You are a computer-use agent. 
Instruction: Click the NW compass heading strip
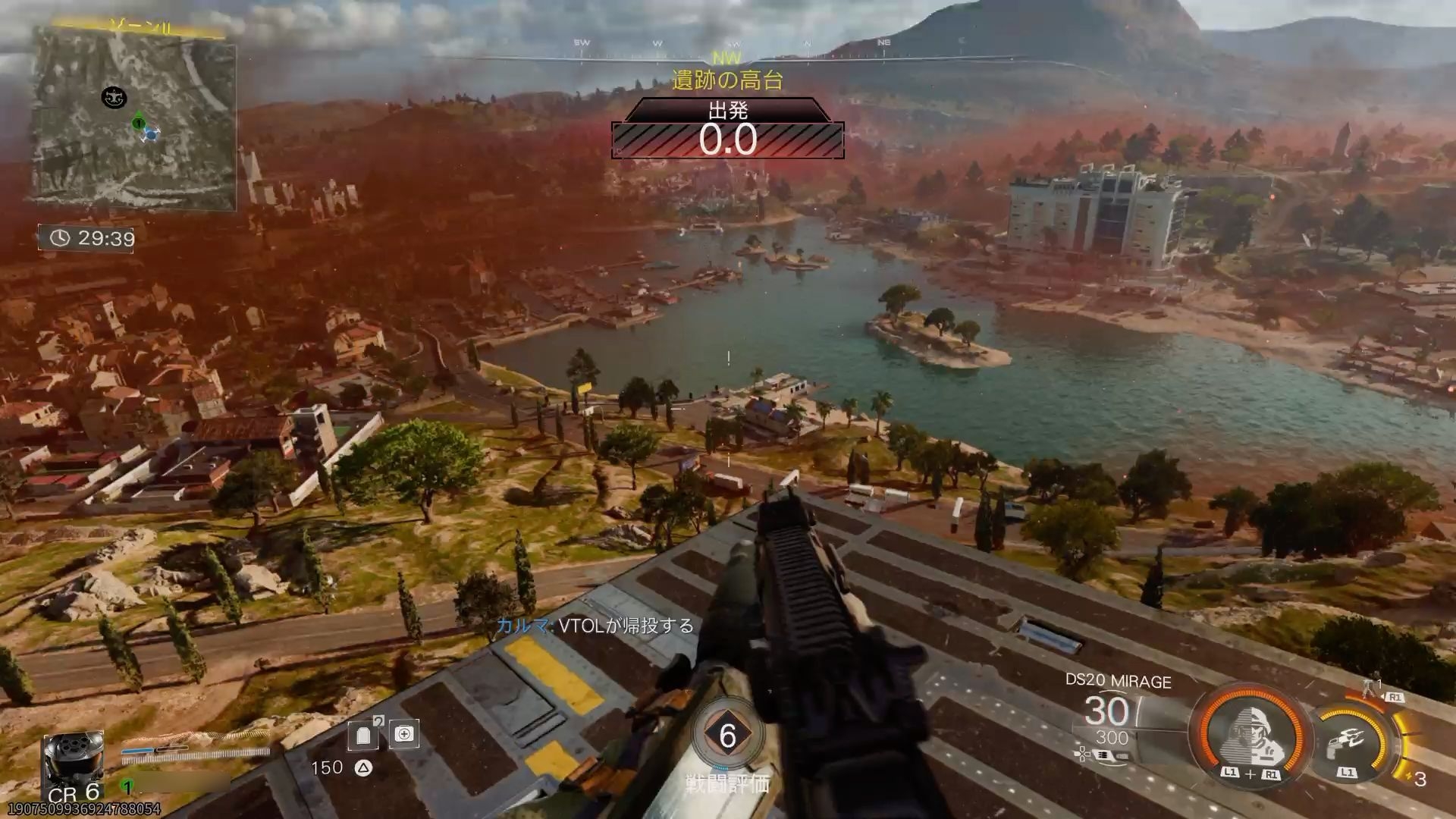tap(727, 58)
